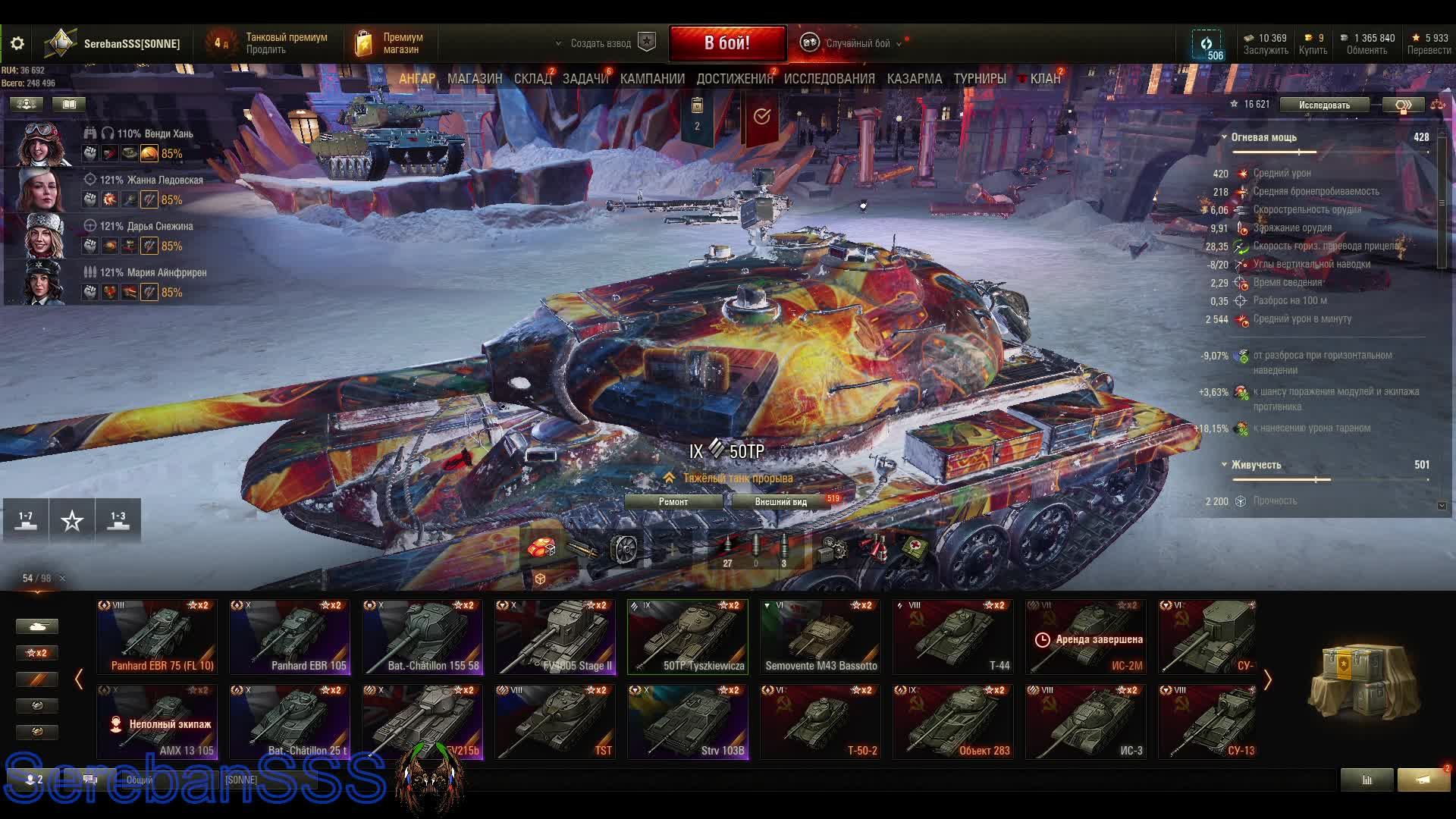The image size is (1456, 819).
Task: Select the Strv 103B tank in carousel
Action: coord(688,722)
